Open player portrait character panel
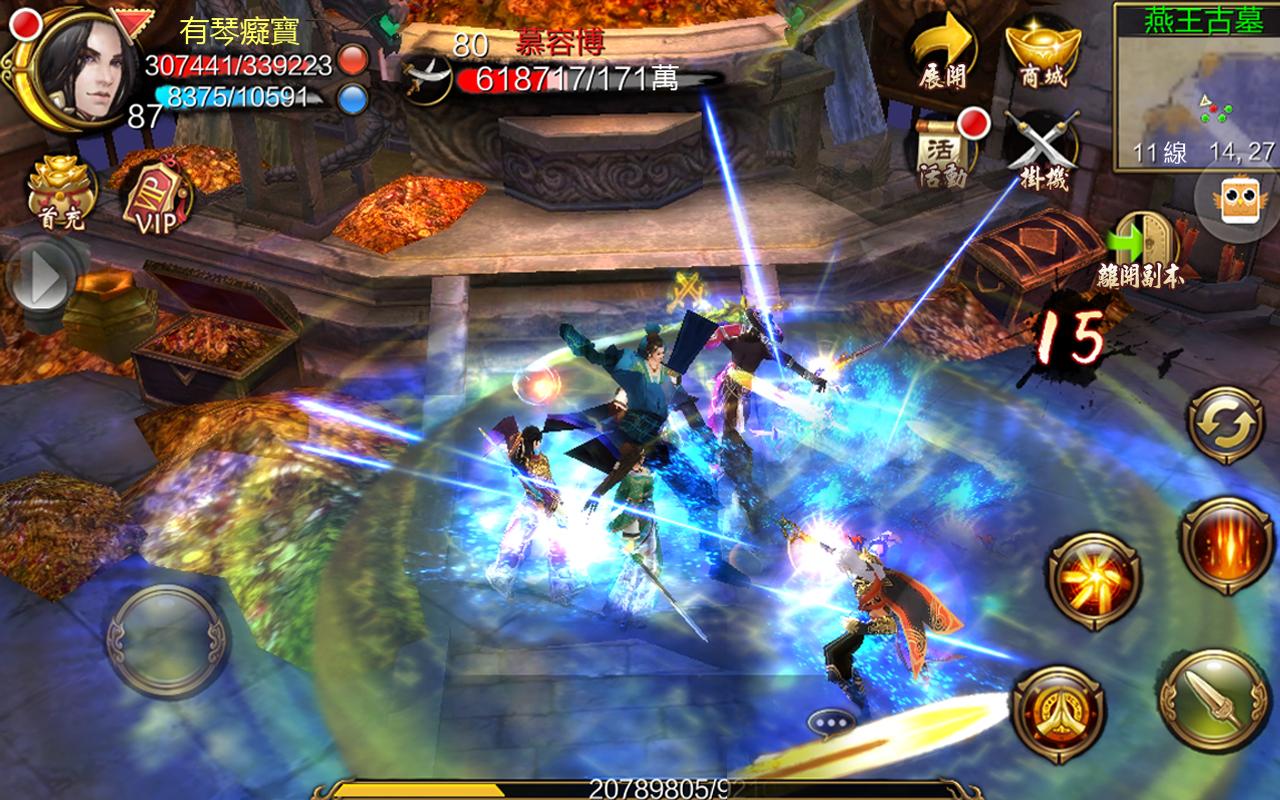Image resolution: width=1280 pixels, height=800 pixels. click(83, 65)
